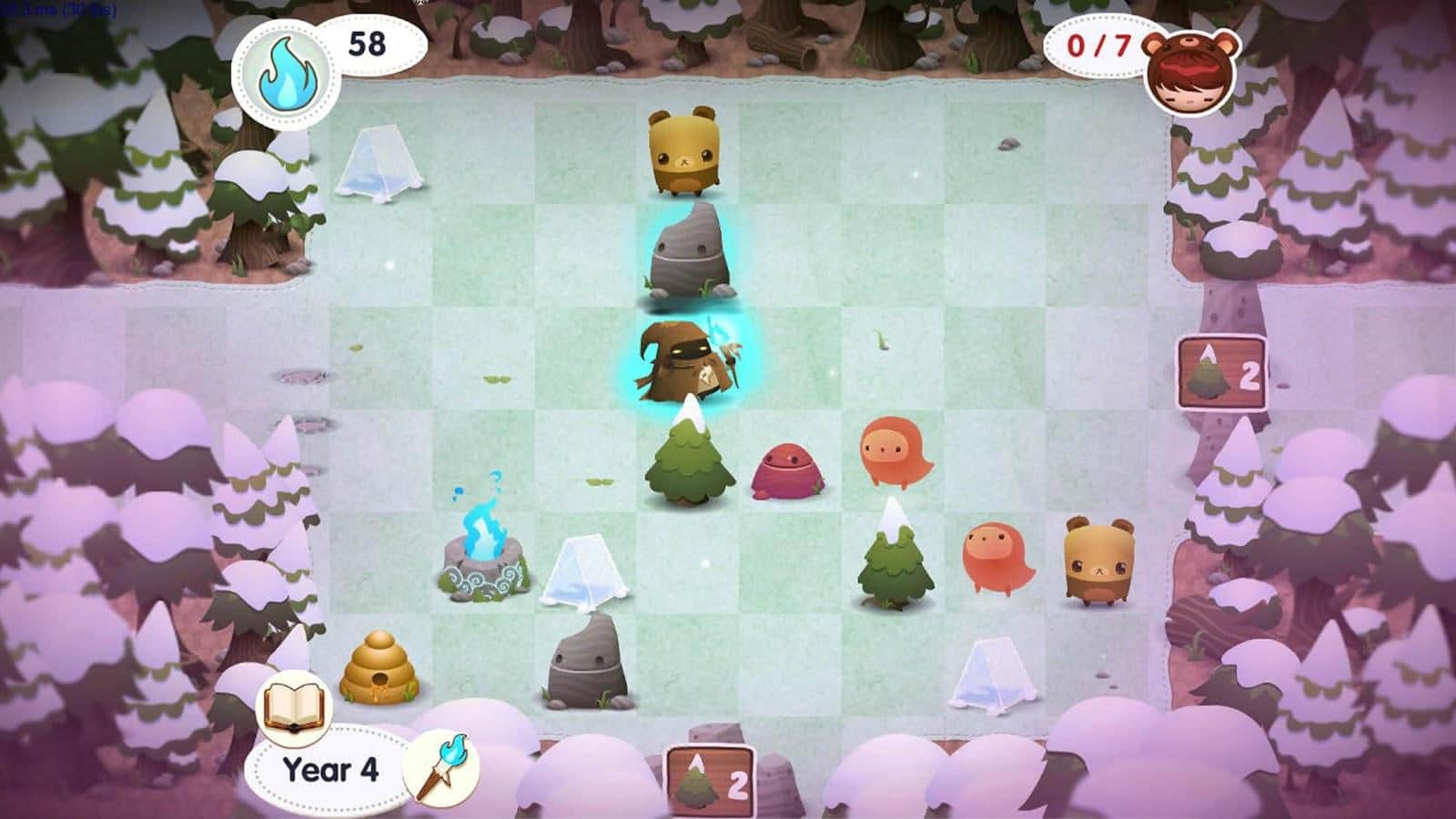Viewport: 1456px width, 819px height.
Task: Click the beehive on the board
Action: click(x=382, y=671)
